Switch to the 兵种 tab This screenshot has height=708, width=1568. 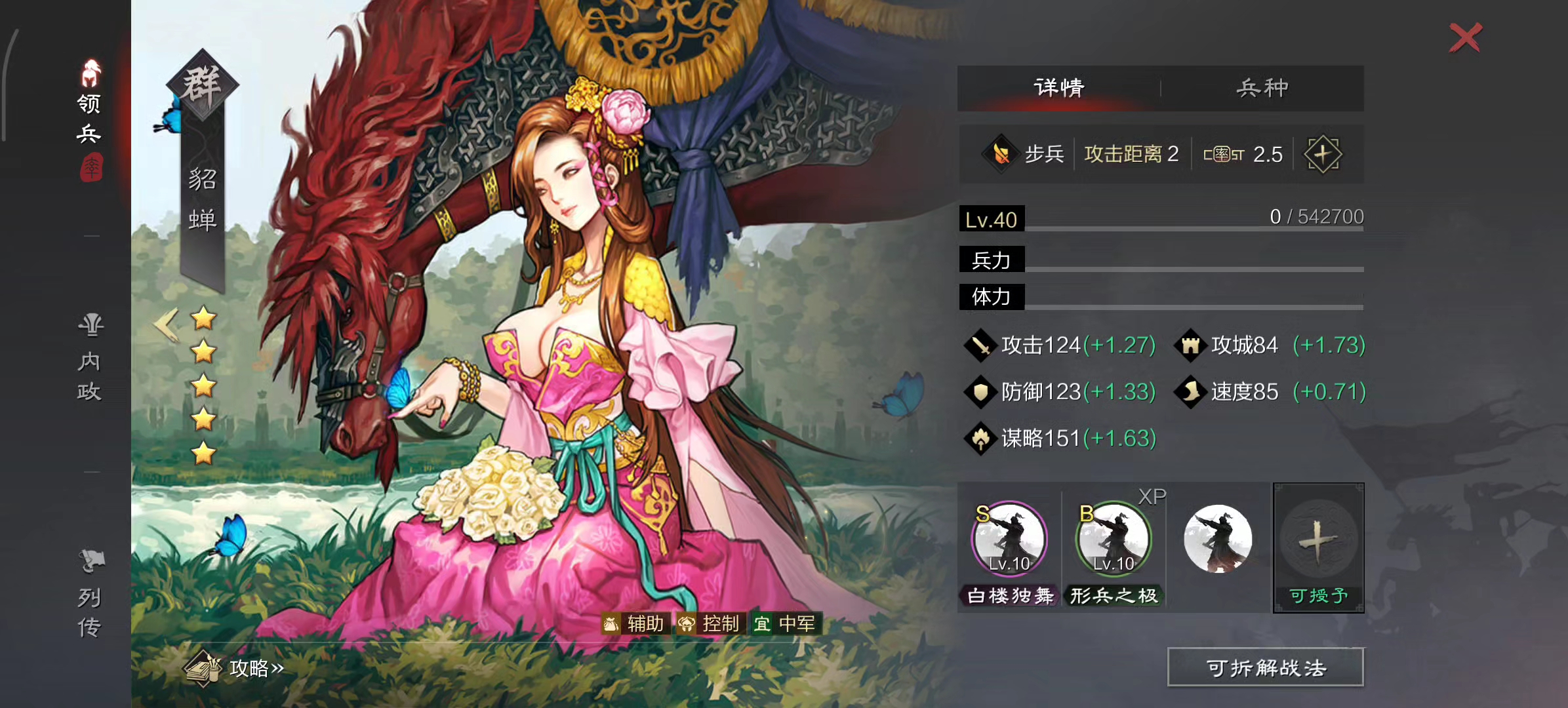(1260, 87)
